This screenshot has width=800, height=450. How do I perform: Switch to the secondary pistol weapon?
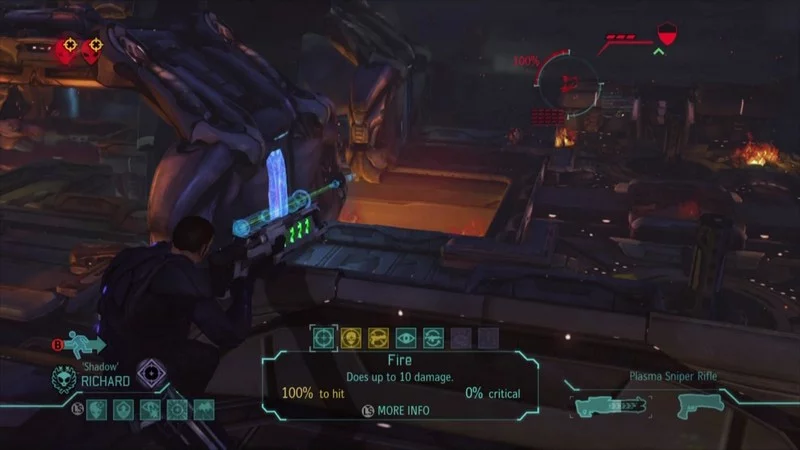(695, 405)
